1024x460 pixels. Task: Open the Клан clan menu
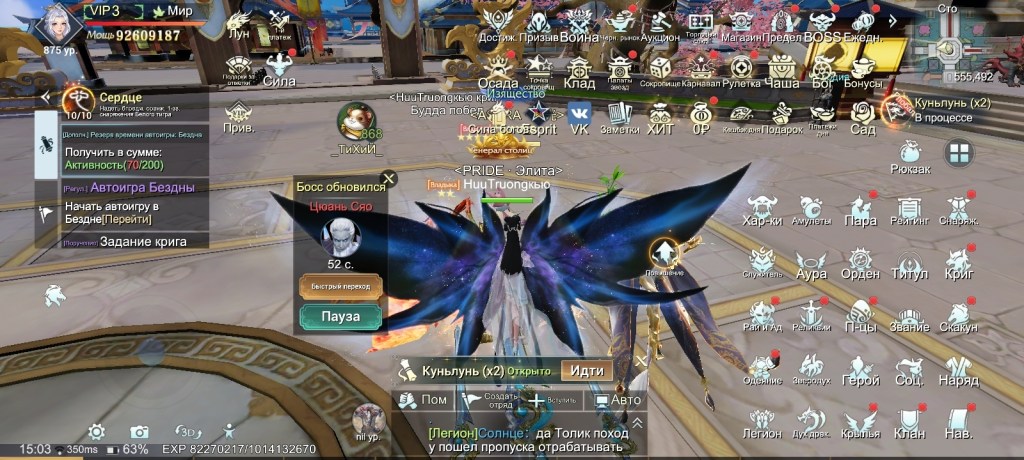click(x=909, y=421)
